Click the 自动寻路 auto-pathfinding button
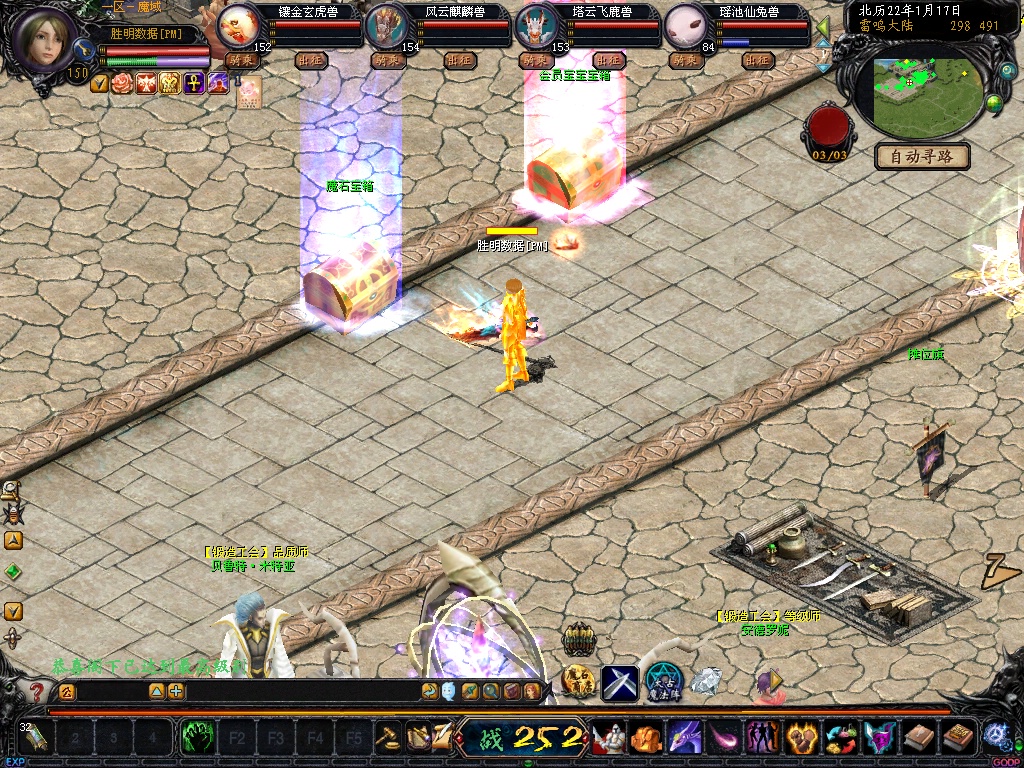The height and width of the screenshot is (768, 1024). 922,156
